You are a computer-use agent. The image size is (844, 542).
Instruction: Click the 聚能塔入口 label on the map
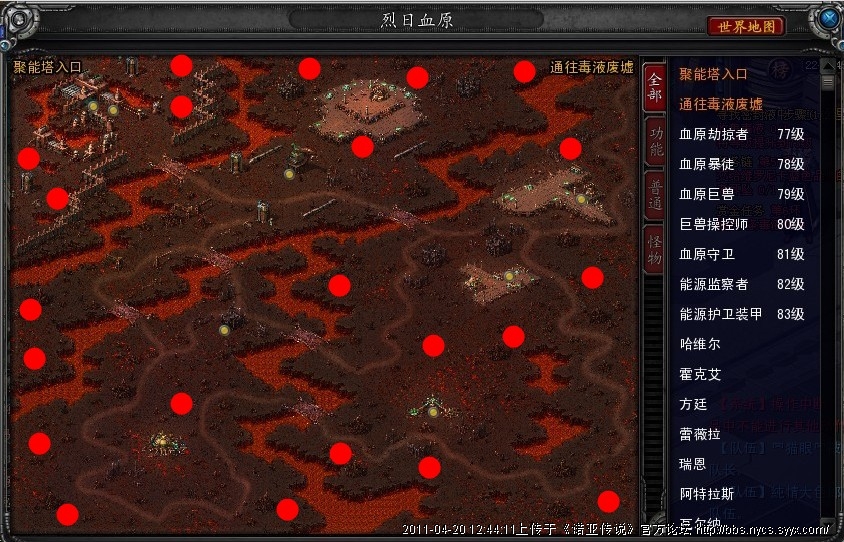[48, 68]
